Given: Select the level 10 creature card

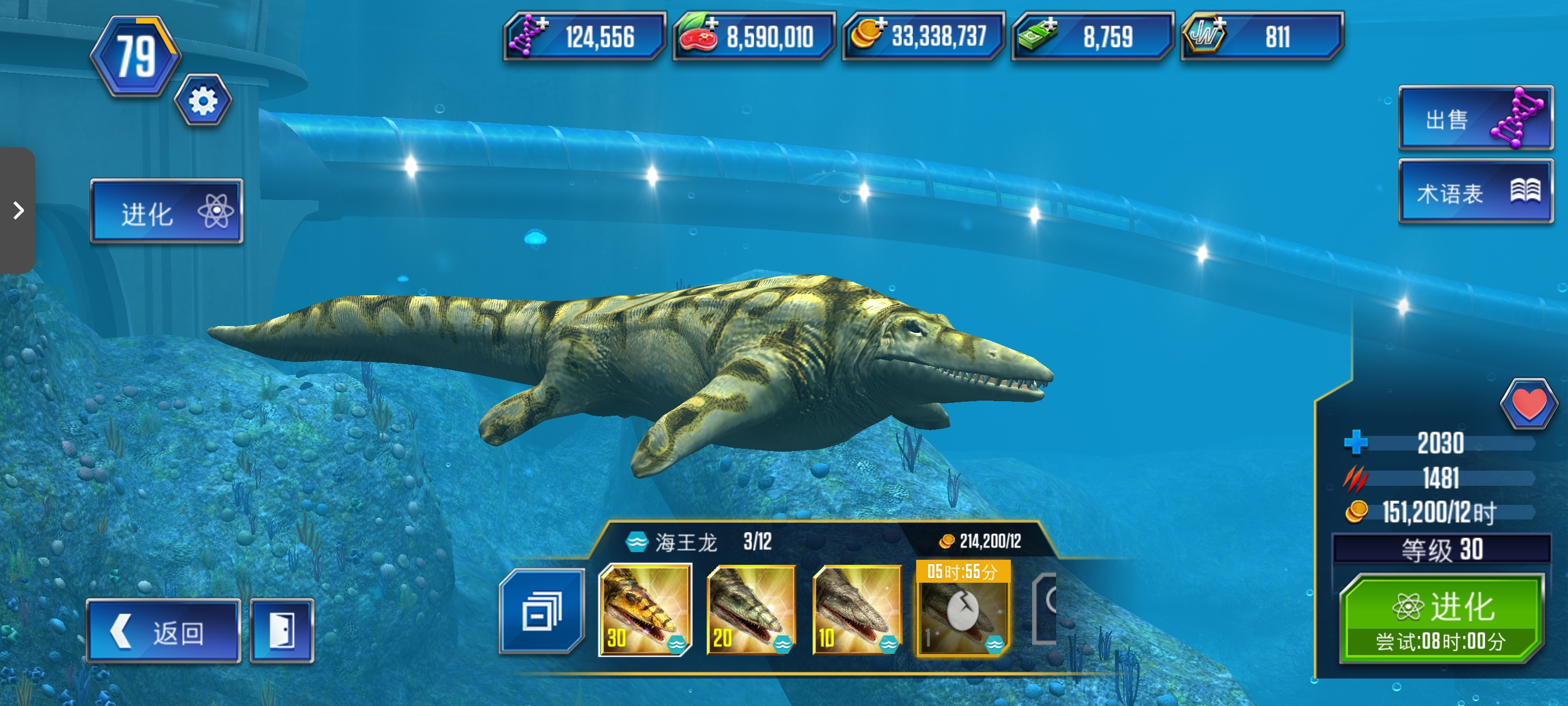Looking at the screenshot, I should tap(857, 610).
